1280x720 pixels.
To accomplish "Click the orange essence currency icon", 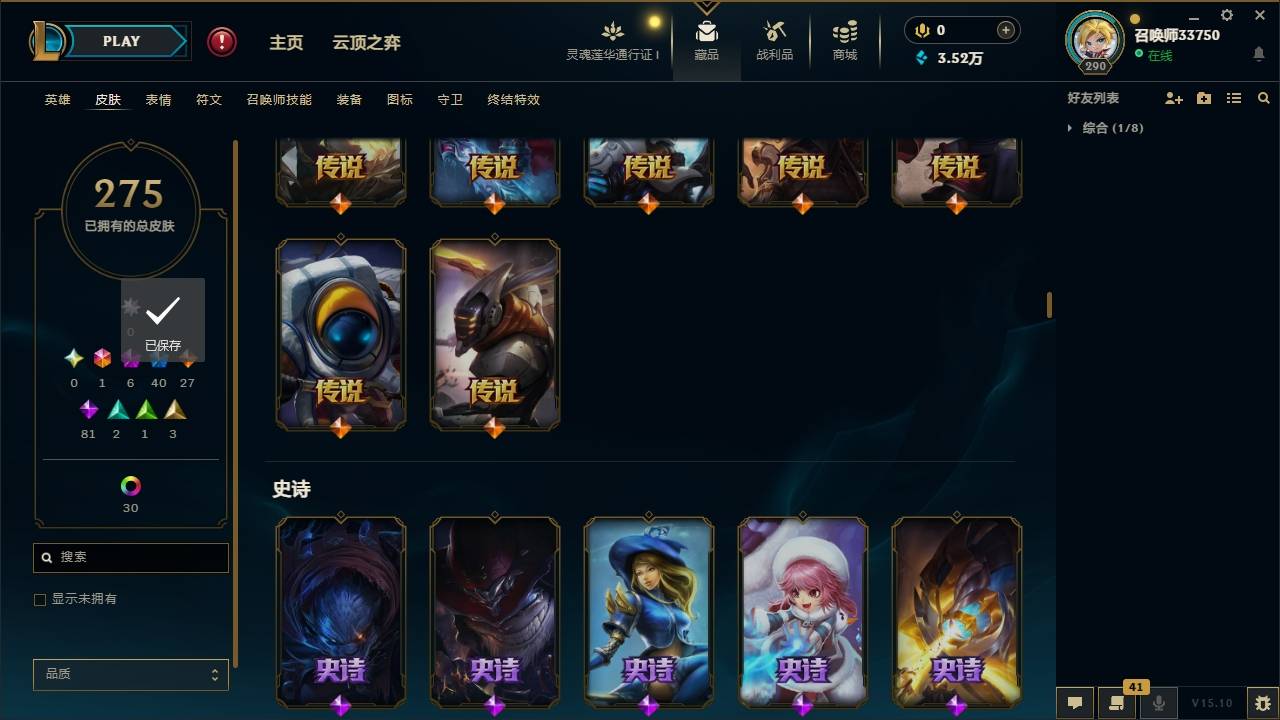I will [921, 30].
